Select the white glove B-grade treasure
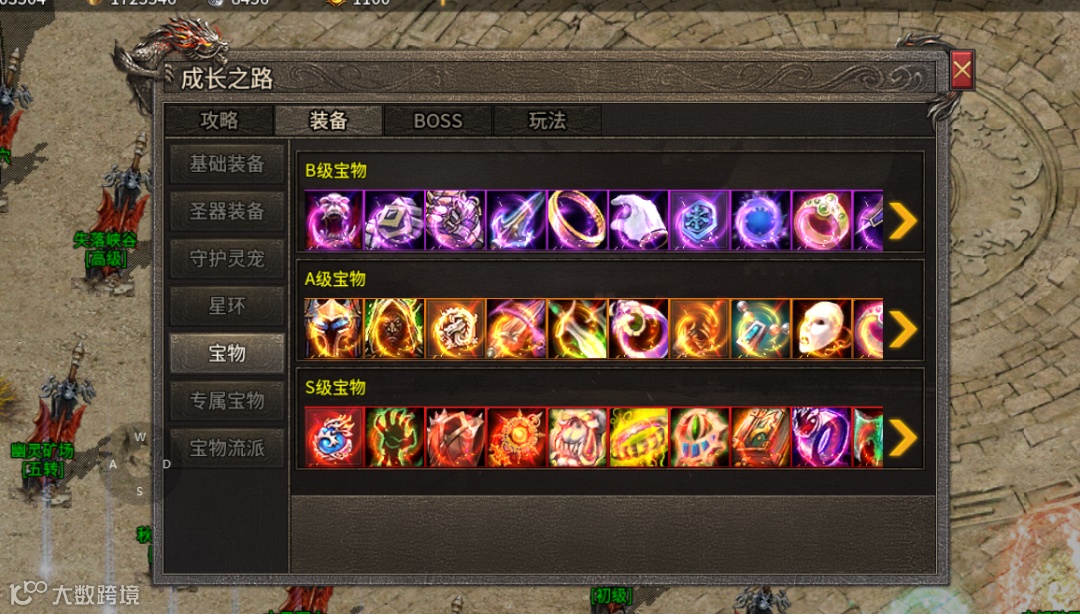The height and width of the screenshot is (614, 1080). [638, 220]
